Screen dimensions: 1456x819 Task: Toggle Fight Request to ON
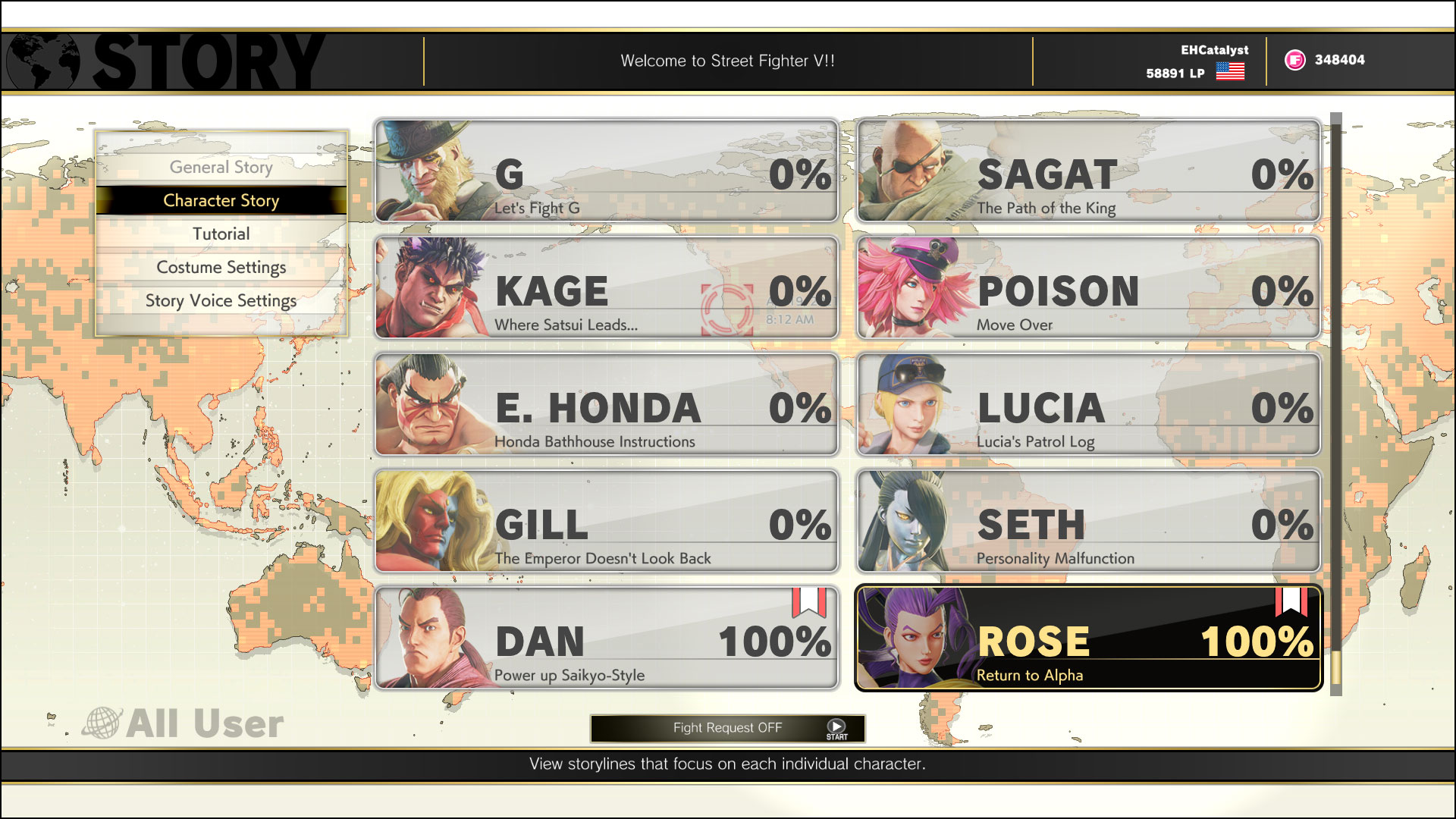point(727,728)
